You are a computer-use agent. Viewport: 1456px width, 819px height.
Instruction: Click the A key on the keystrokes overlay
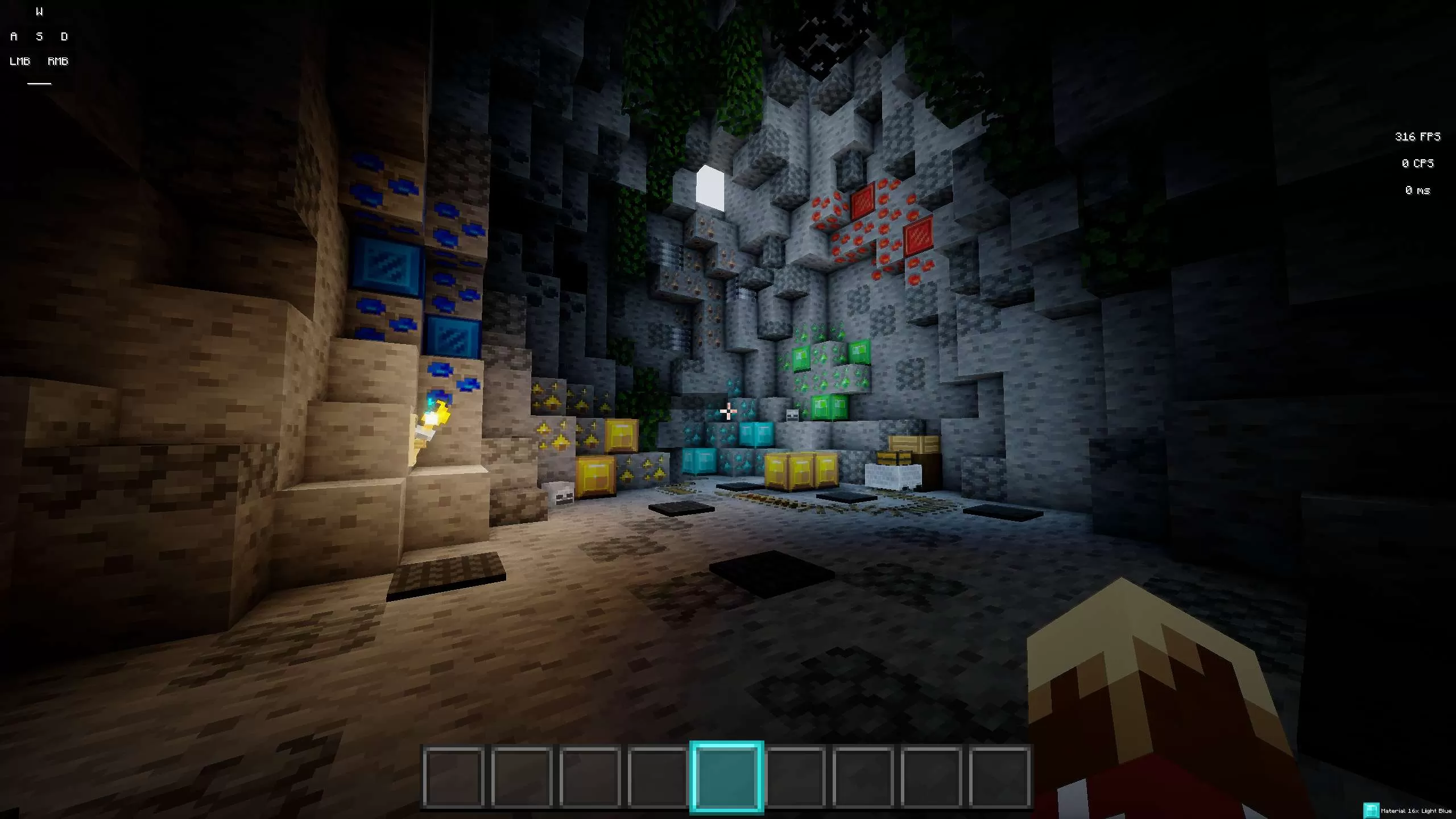13,36
